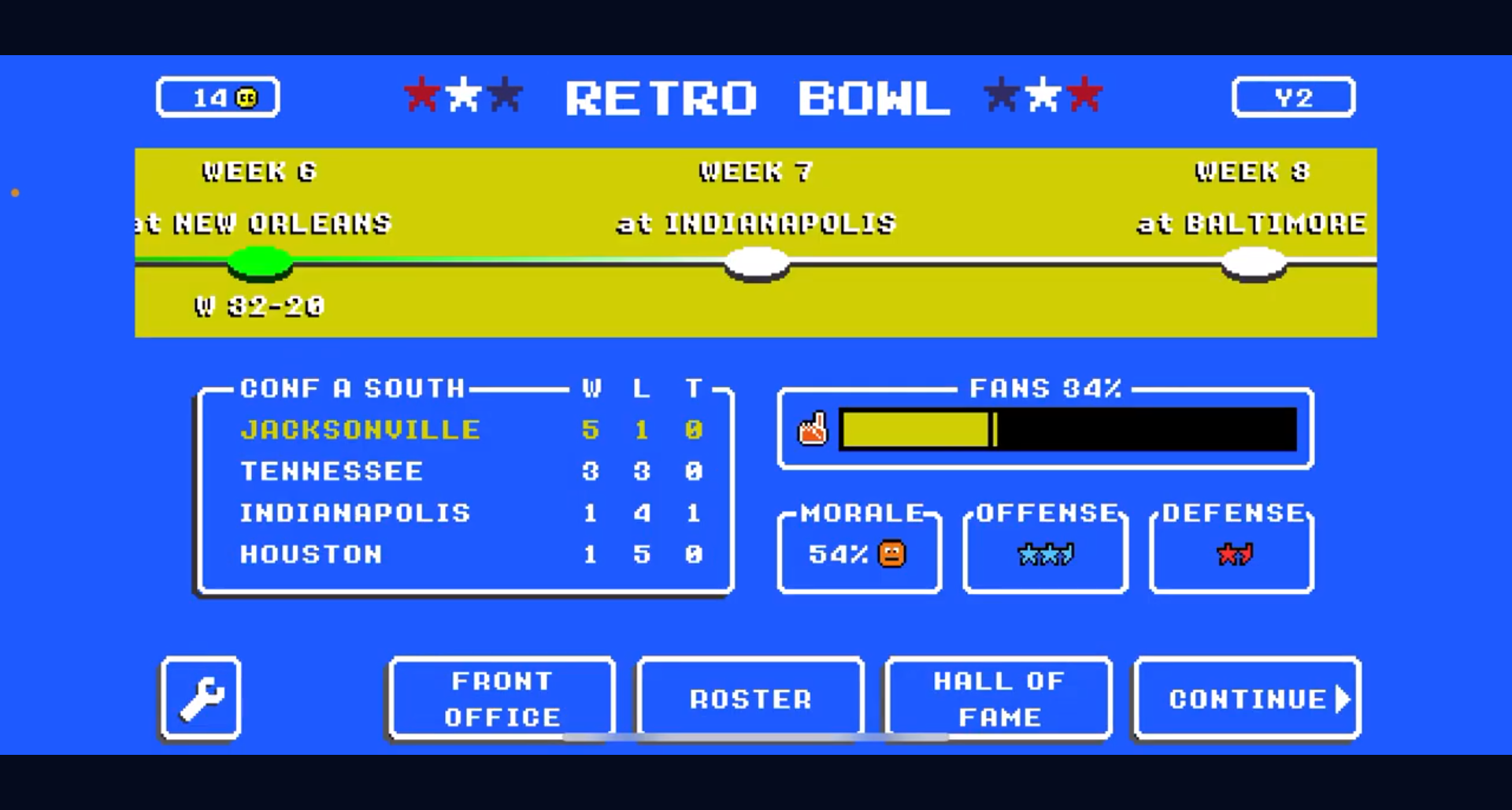Select the green Week 6 game marker

tap(260, 262)
